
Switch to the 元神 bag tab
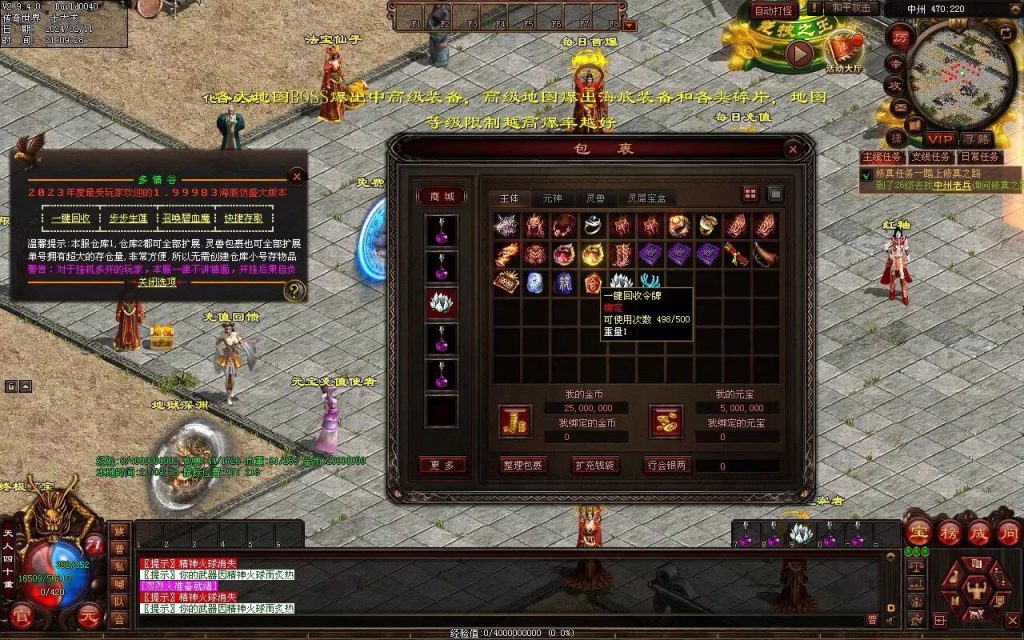coord(552,198)
